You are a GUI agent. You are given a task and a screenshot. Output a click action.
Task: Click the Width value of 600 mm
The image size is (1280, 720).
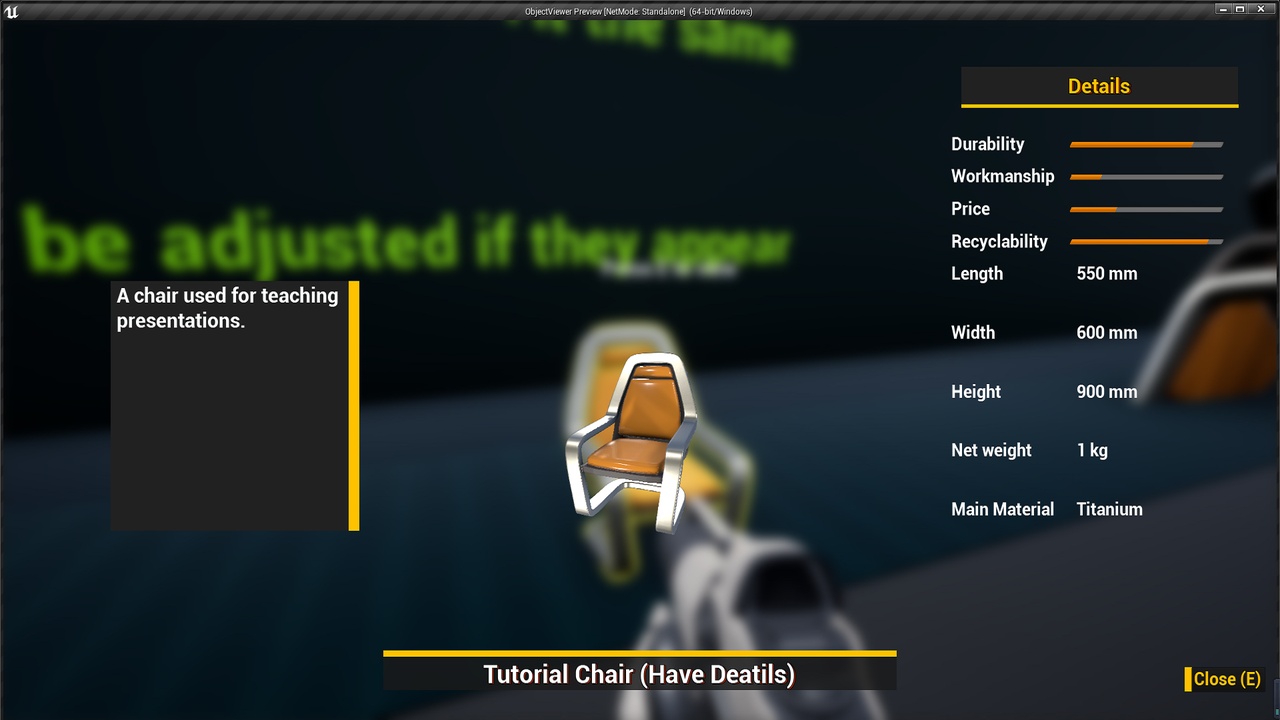pyautogui.click(x=1106, y=332)
